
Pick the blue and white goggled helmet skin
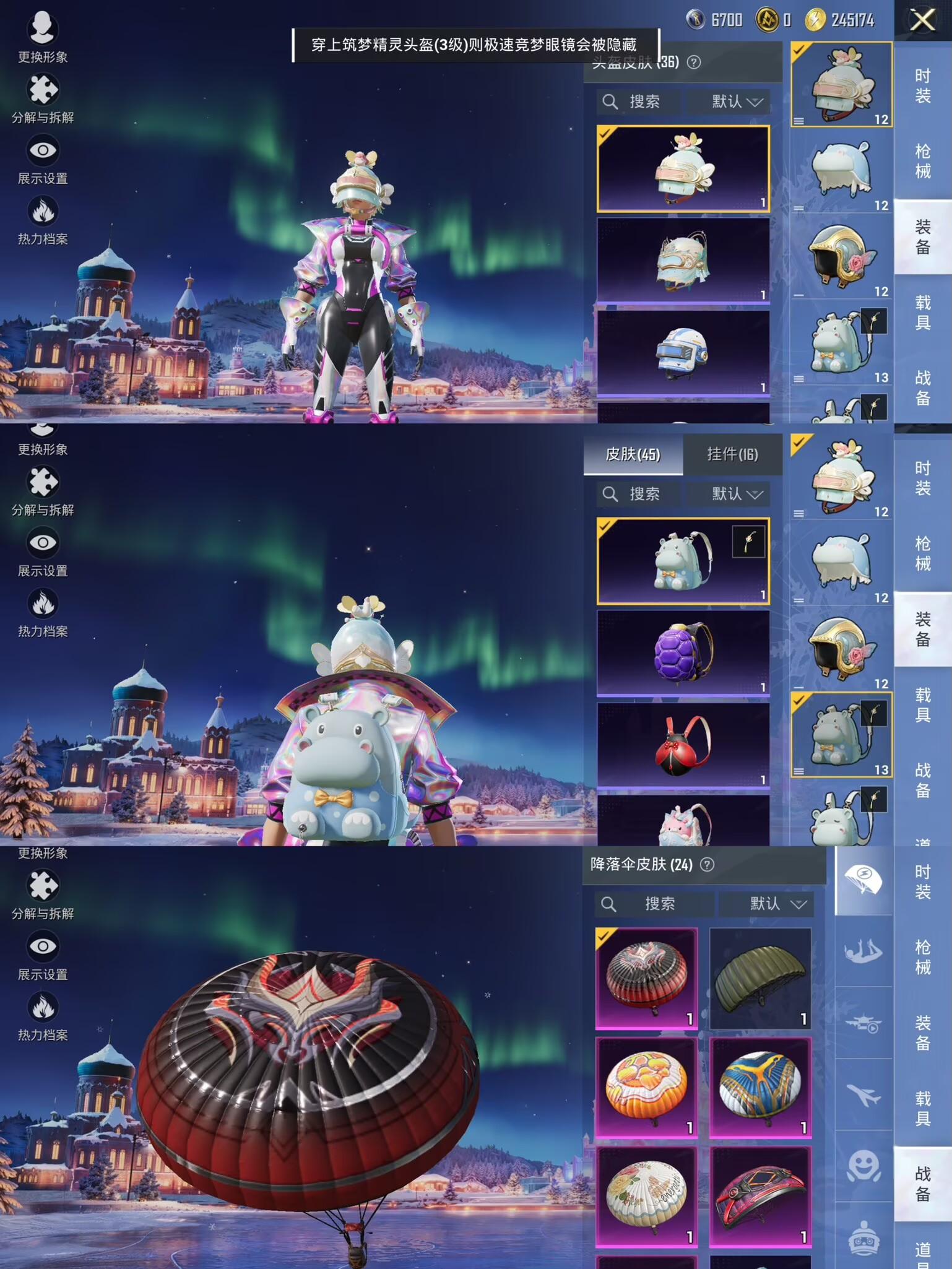683,353
